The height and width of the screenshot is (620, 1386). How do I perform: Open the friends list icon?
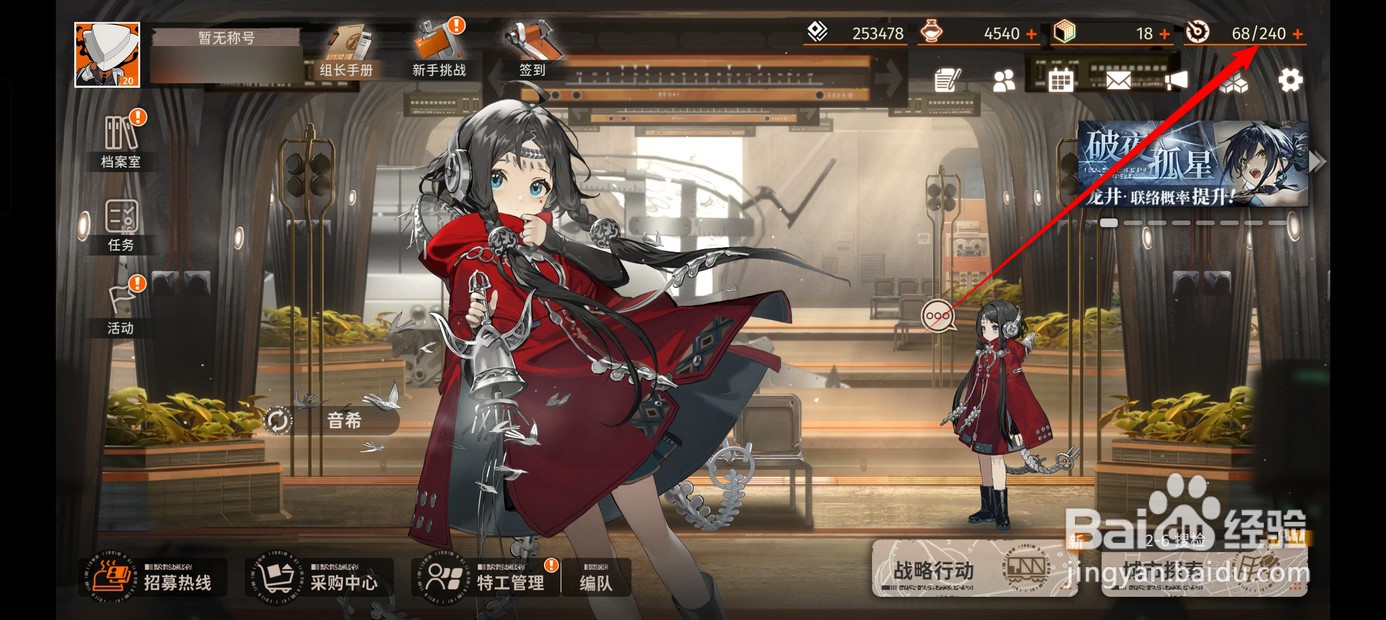coord(1003,81)
